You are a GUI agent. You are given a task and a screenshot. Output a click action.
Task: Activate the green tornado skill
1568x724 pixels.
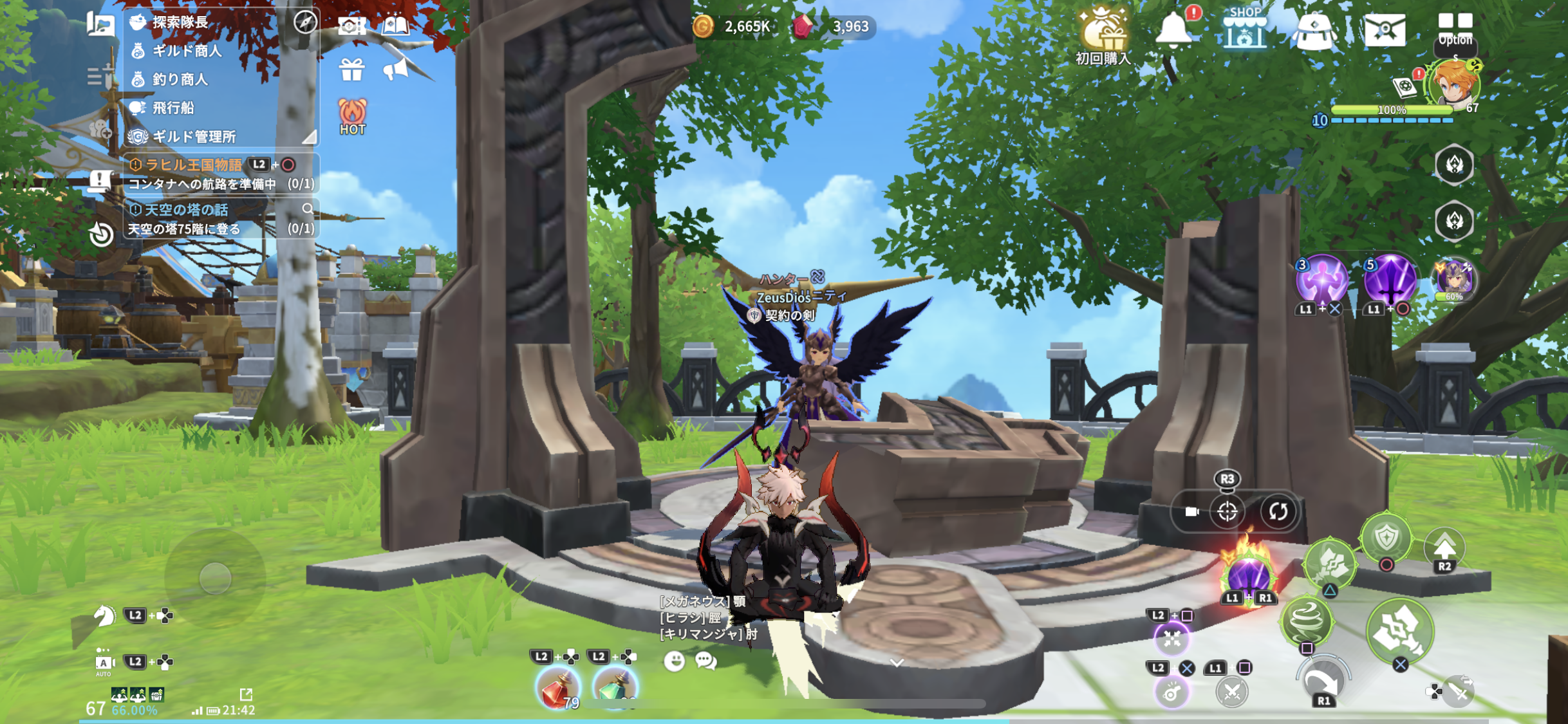pyautogui.click(x=1306, y=620)
